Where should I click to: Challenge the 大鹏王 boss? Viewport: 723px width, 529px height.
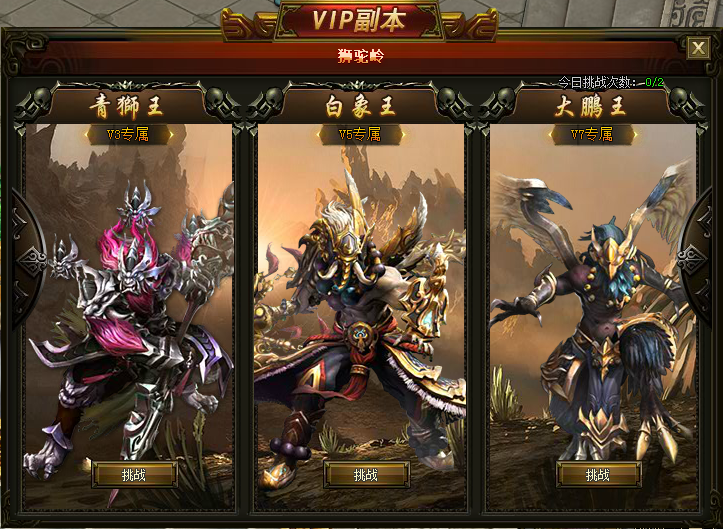(598, 475)
